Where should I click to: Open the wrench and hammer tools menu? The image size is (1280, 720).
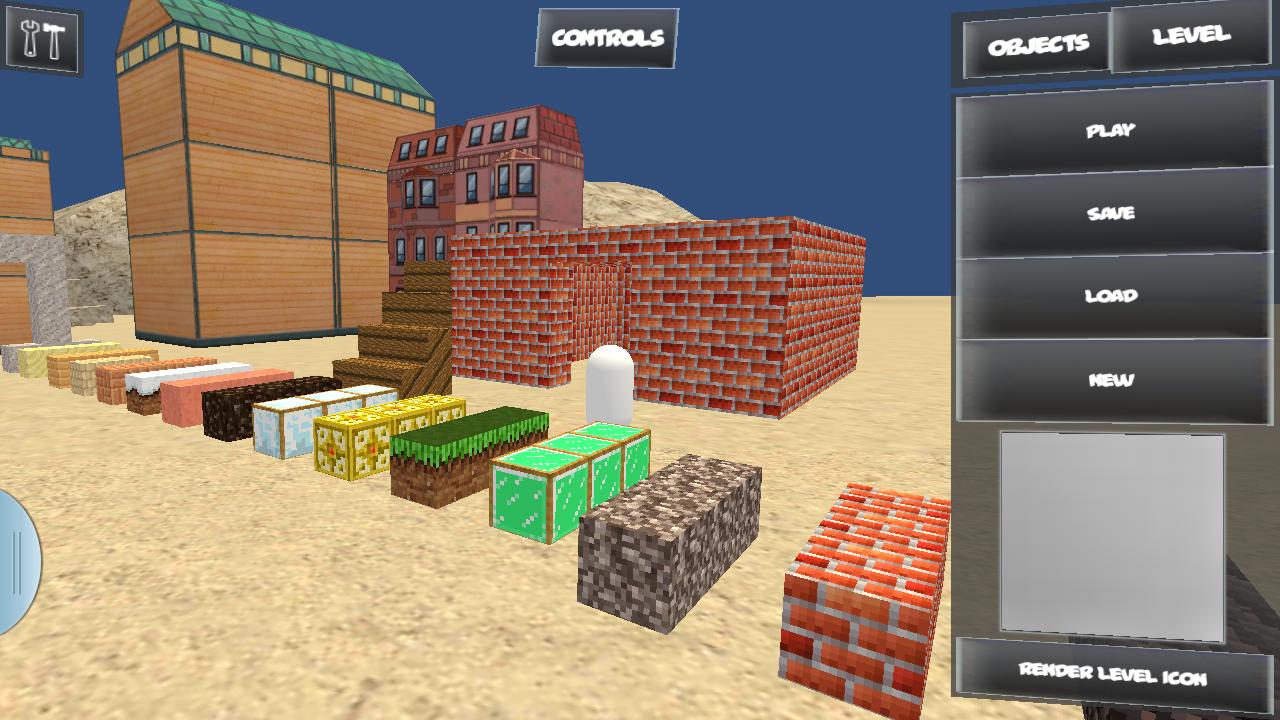44,40
